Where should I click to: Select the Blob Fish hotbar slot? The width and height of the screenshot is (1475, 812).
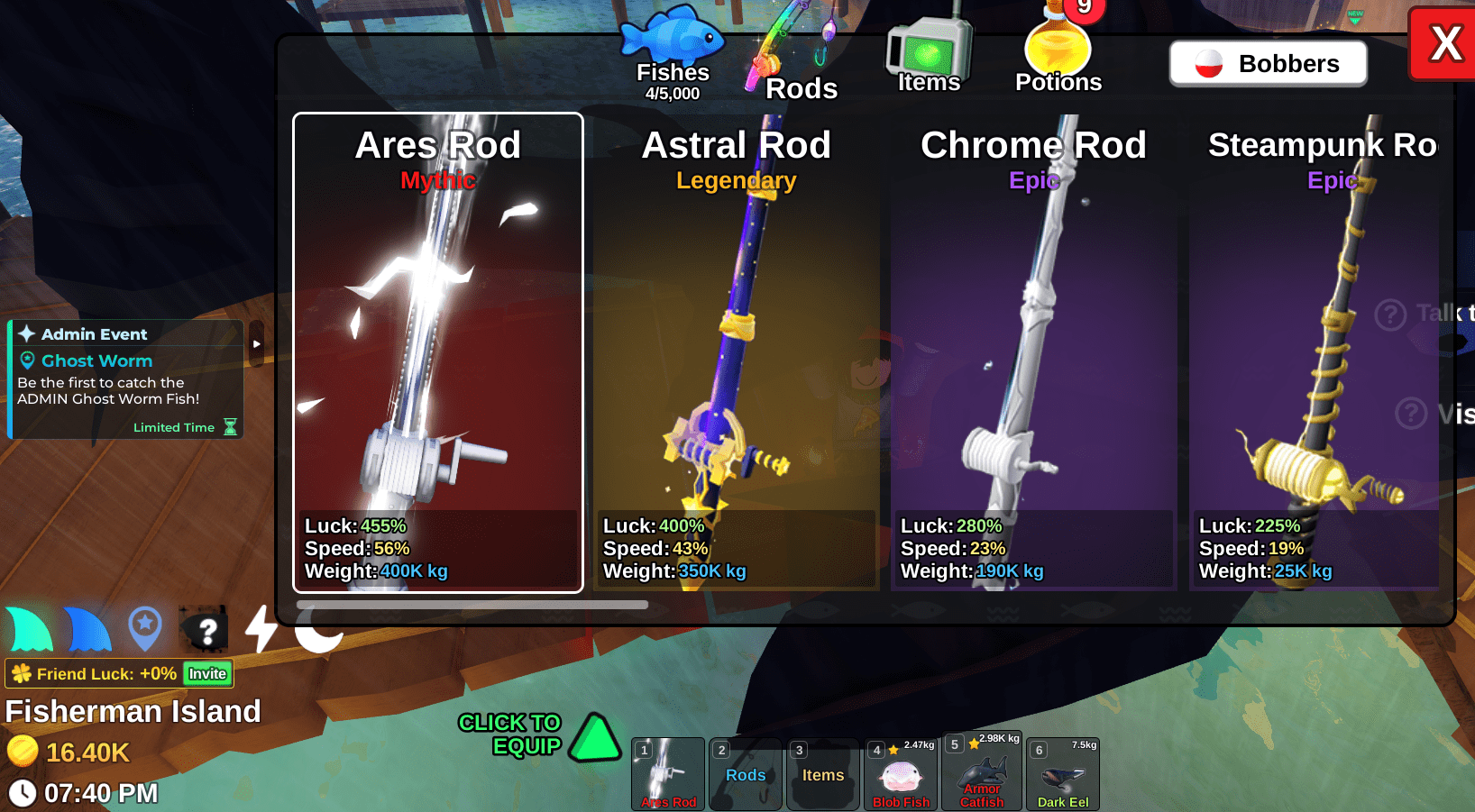901,774
